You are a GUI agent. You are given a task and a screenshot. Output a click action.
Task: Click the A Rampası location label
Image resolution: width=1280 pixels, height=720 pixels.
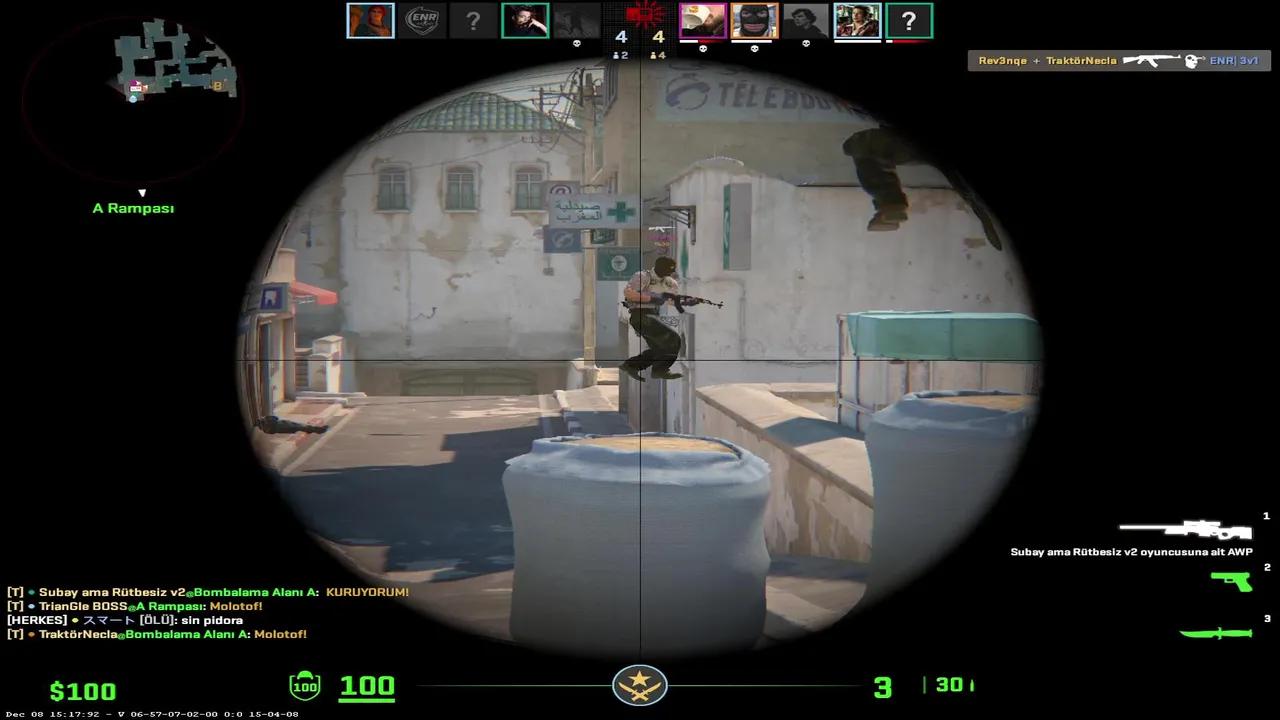(x=134, y=208)
